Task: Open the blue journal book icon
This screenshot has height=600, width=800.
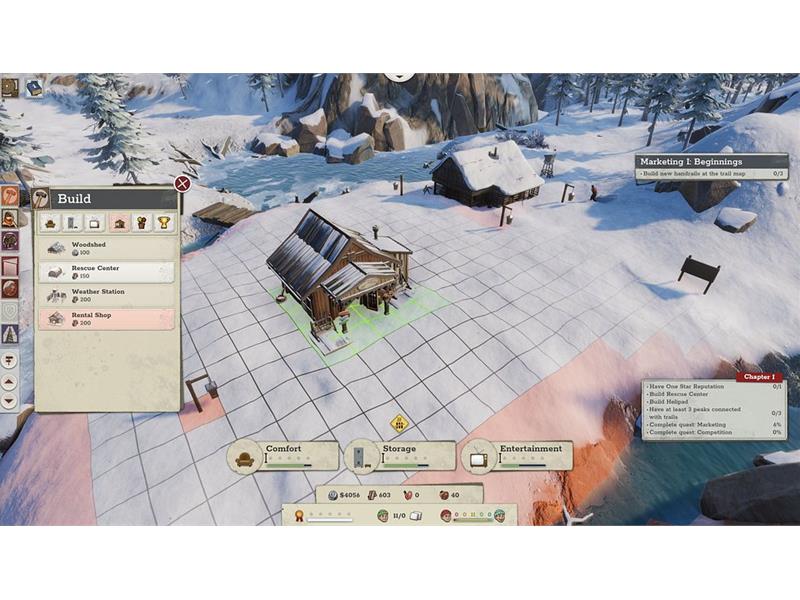Action: click(34, 88)
